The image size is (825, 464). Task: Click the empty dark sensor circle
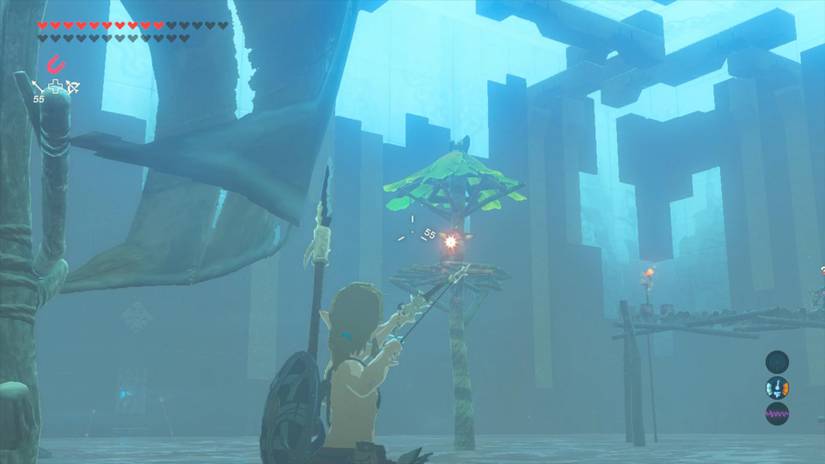click(x=777, y=362)
